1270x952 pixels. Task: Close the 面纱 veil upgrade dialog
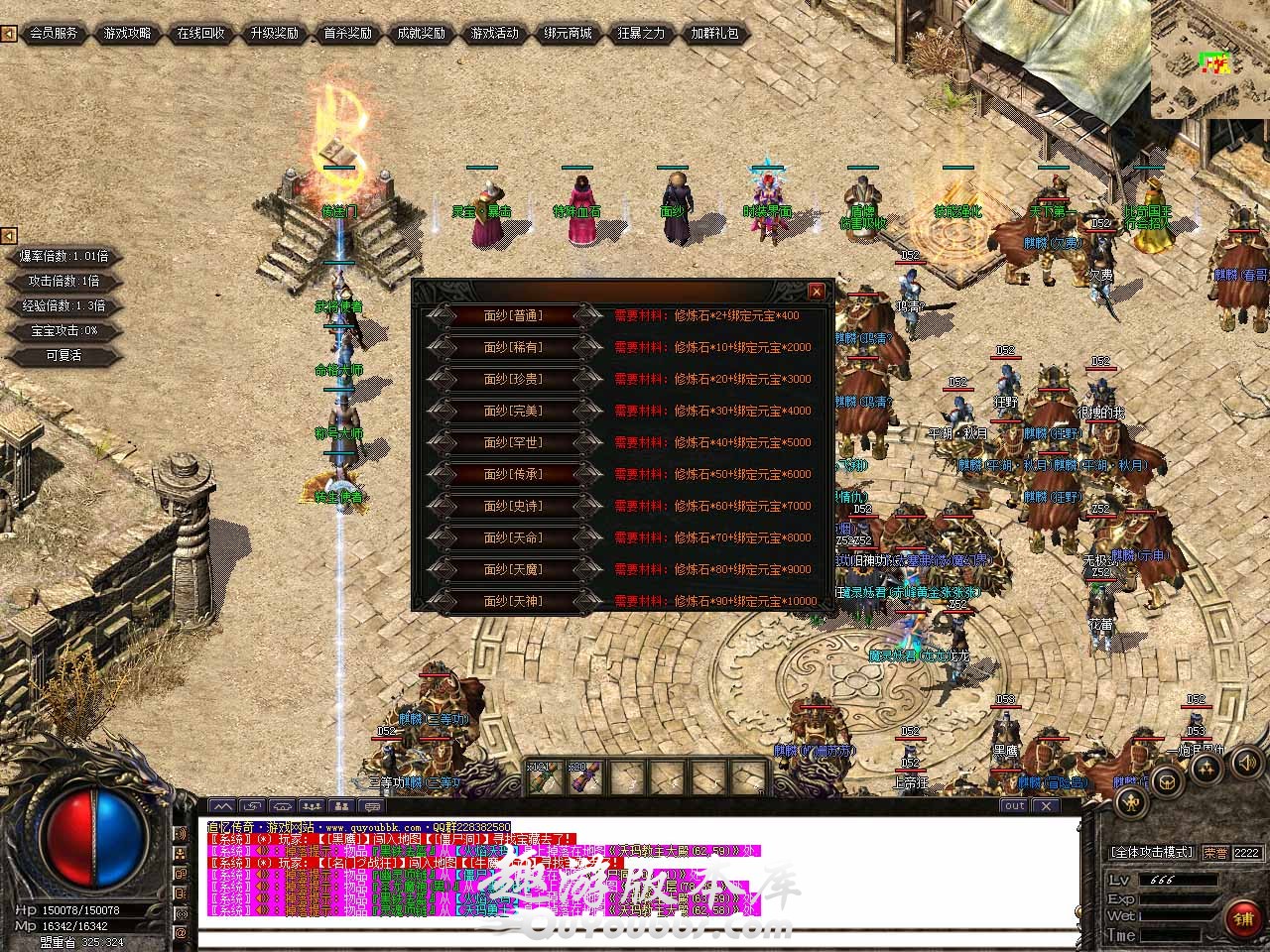tap(816, 291)
